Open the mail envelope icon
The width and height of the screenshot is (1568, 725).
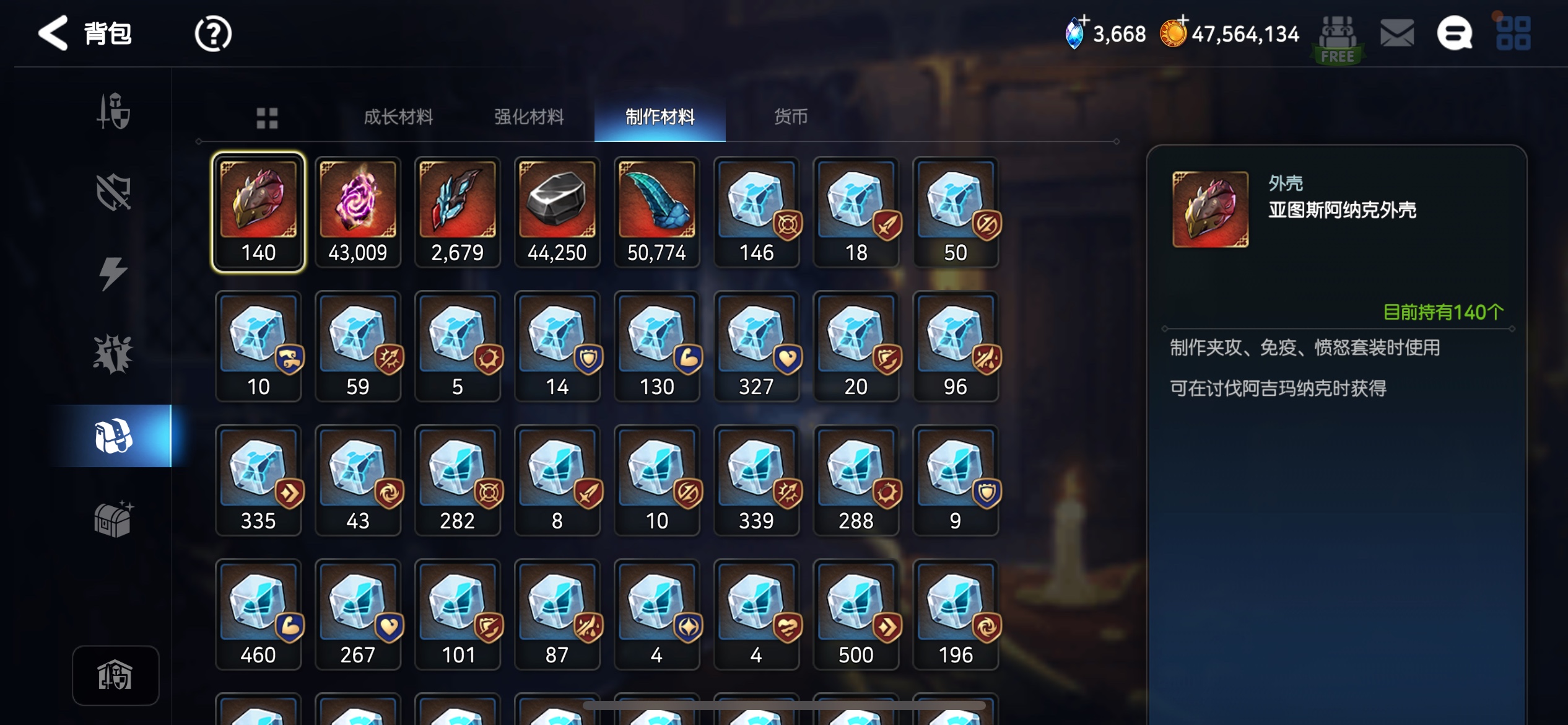click(x=1397, y=33)
